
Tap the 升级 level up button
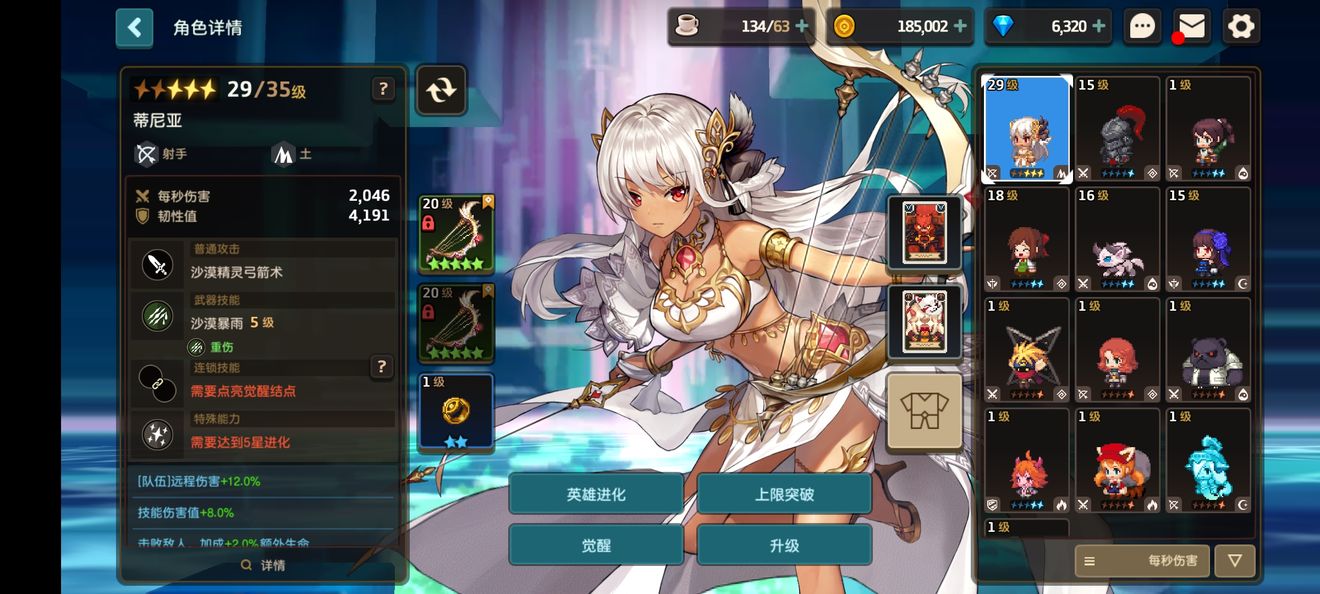tap(784, 546)
